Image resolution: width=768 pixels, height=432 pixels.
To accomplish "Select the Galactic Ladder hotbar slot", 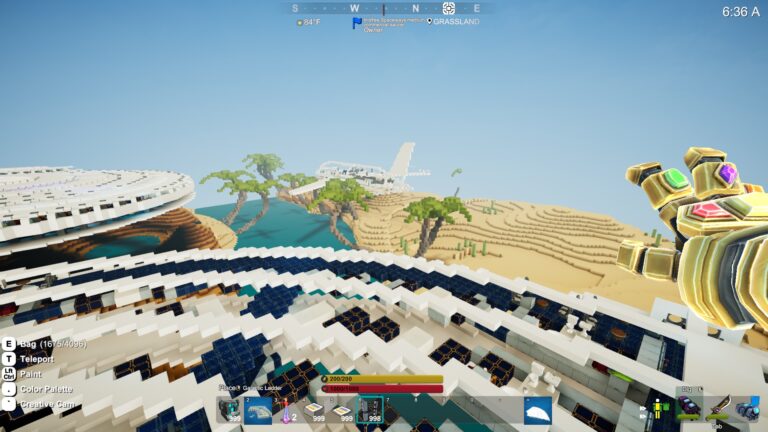I will point(369,410).
